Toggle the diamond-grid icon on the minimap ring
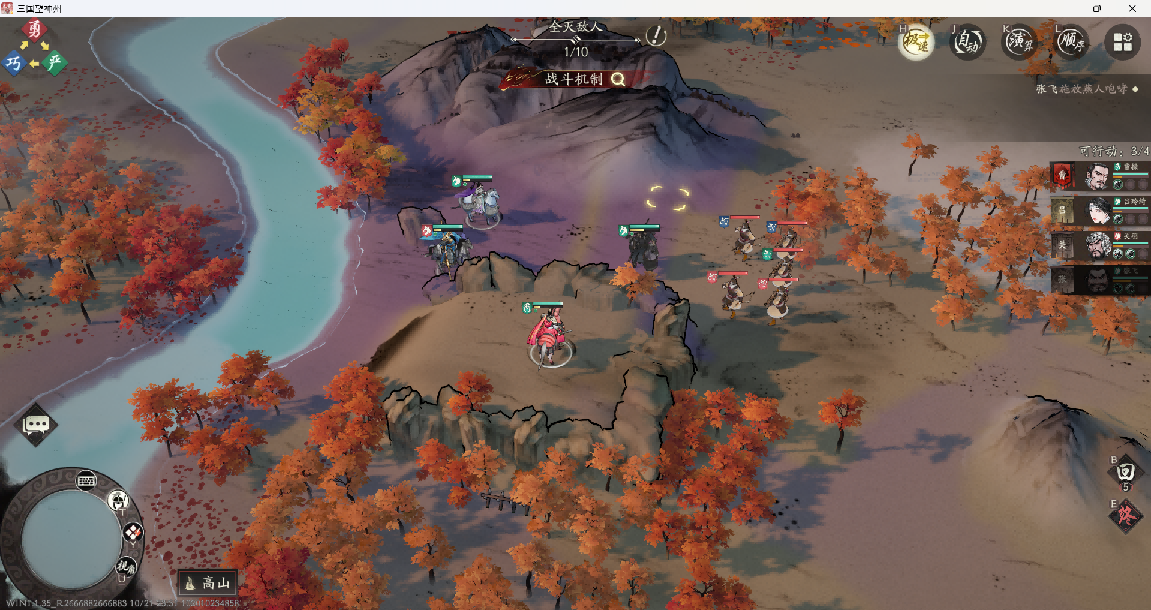The image size is (1151, 610). 133,533
